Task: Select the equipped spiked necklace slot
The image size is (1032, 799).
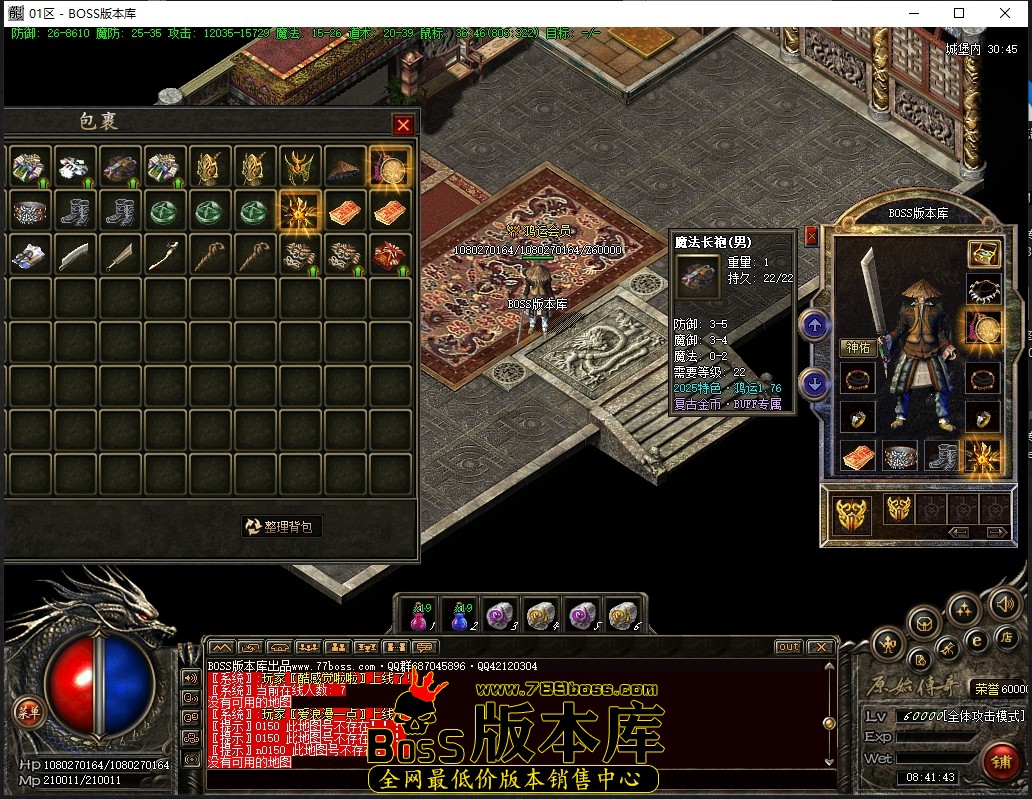Action: click(x=984, y=290)
